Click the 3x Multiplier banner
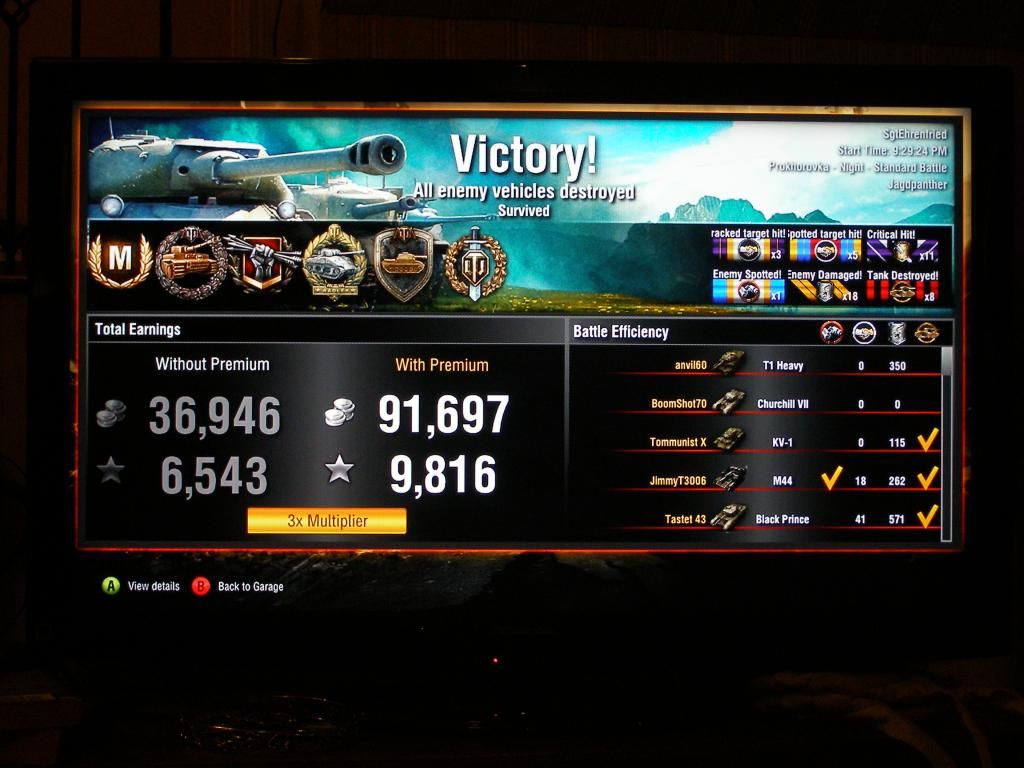The image size is (1024, 768). (x=327, y=521)
